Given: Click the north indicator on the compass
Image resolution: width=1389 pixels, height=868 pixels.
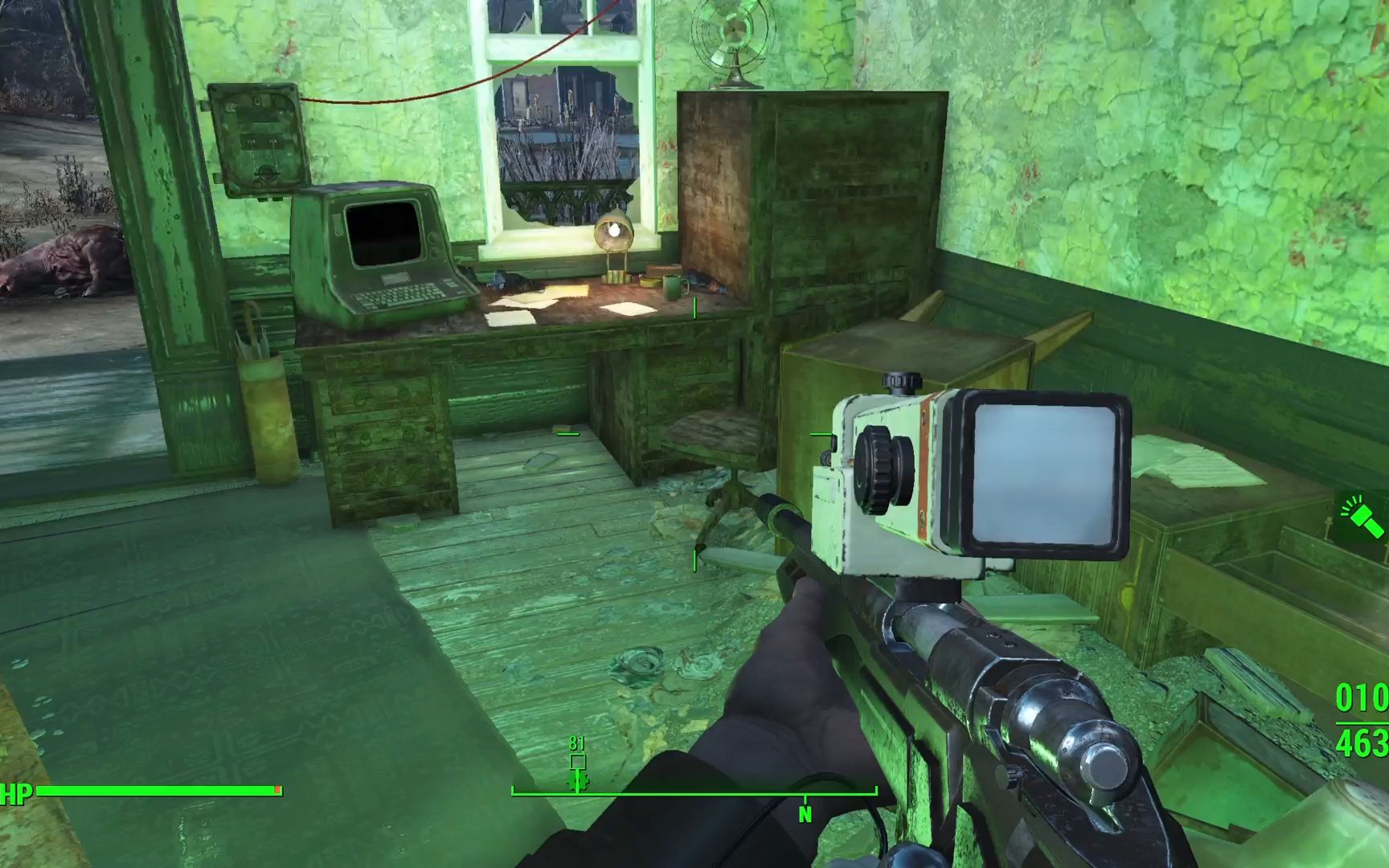Looking at the screenshot, I should 805,813.
